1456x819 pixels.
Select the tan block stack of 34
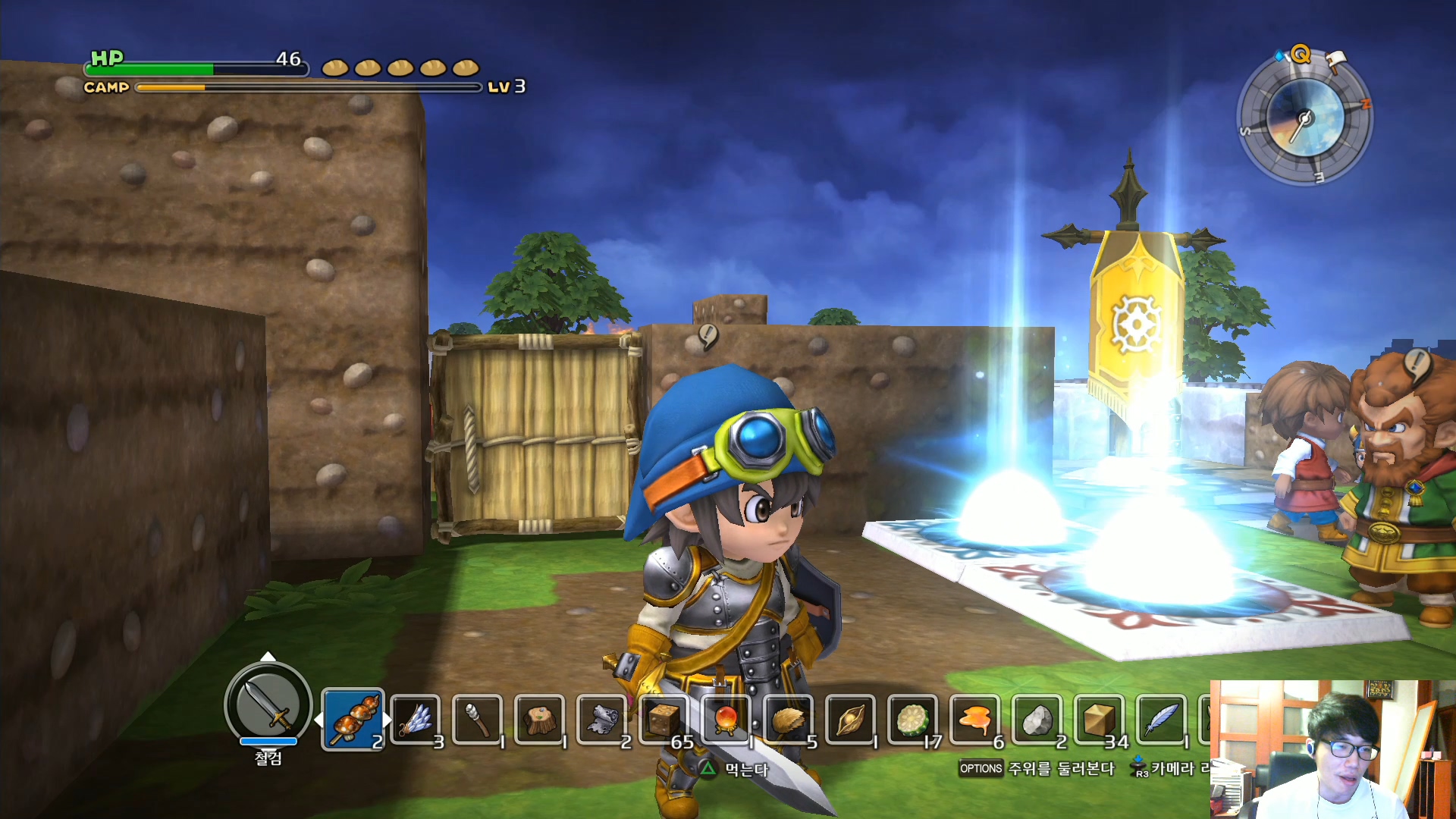point(1100,719)
